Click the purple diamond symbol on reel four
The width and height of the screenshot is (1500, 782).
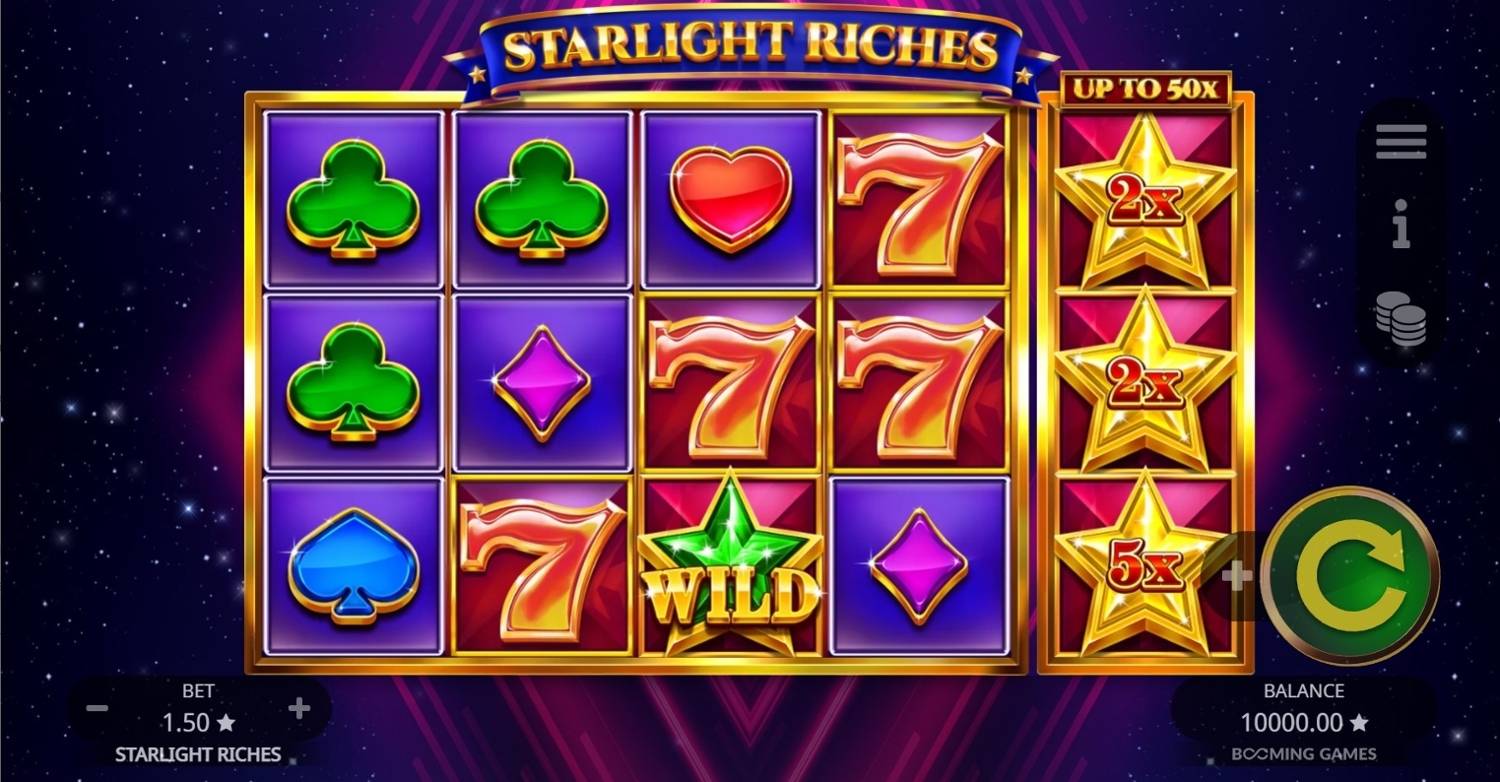pos(920,565)
